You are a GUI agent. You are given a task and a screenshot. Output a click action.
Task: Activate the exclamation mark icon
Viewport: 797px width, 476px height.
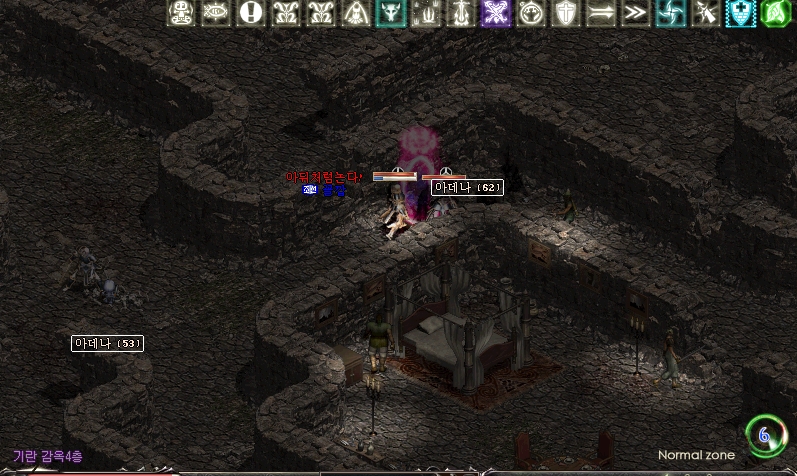click(x=251, y=13)
